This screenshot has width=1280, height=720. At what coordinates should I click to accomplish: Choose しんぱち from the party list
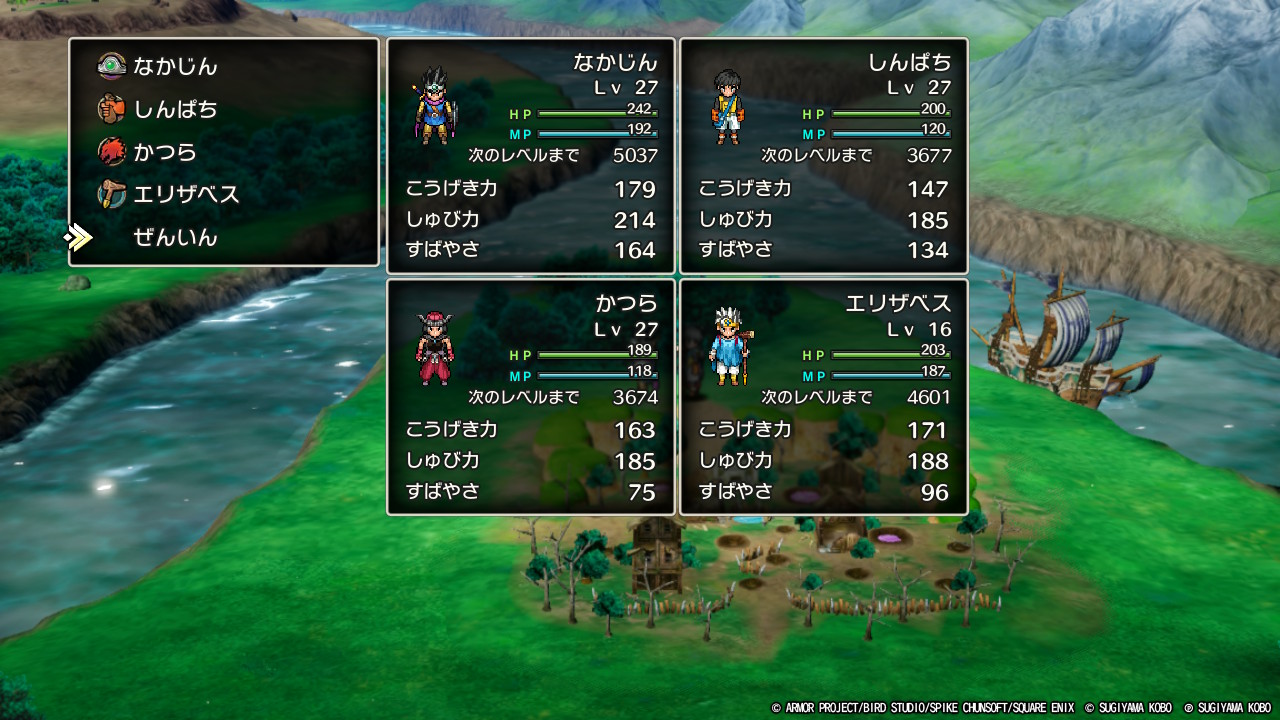(175, 109)
